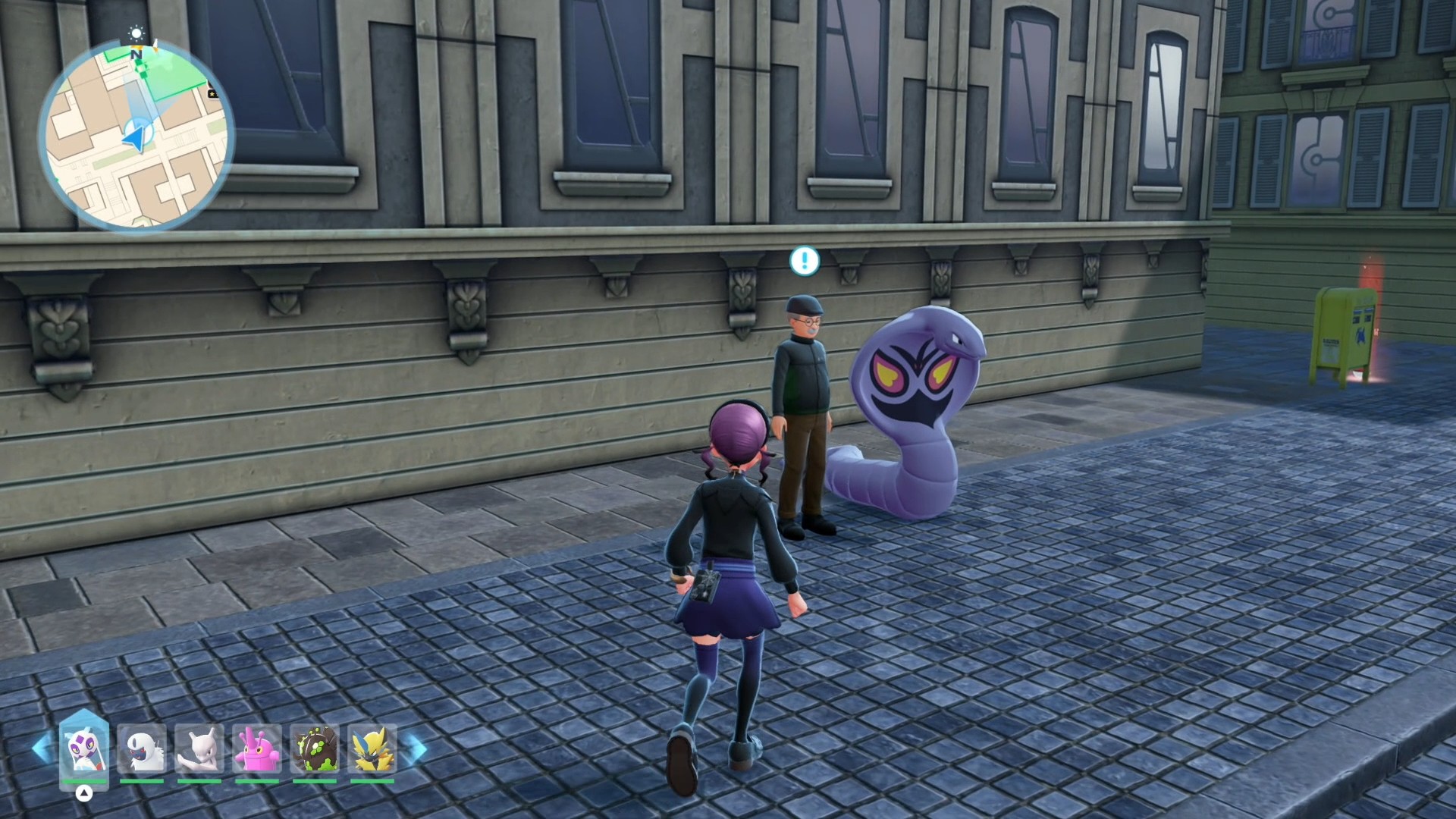Image resolution: width=1456 pixels, height=819 pixels.
Task: Pick Zygarde from the party bar
Action: pyautogui.click(x=315, y=748)
